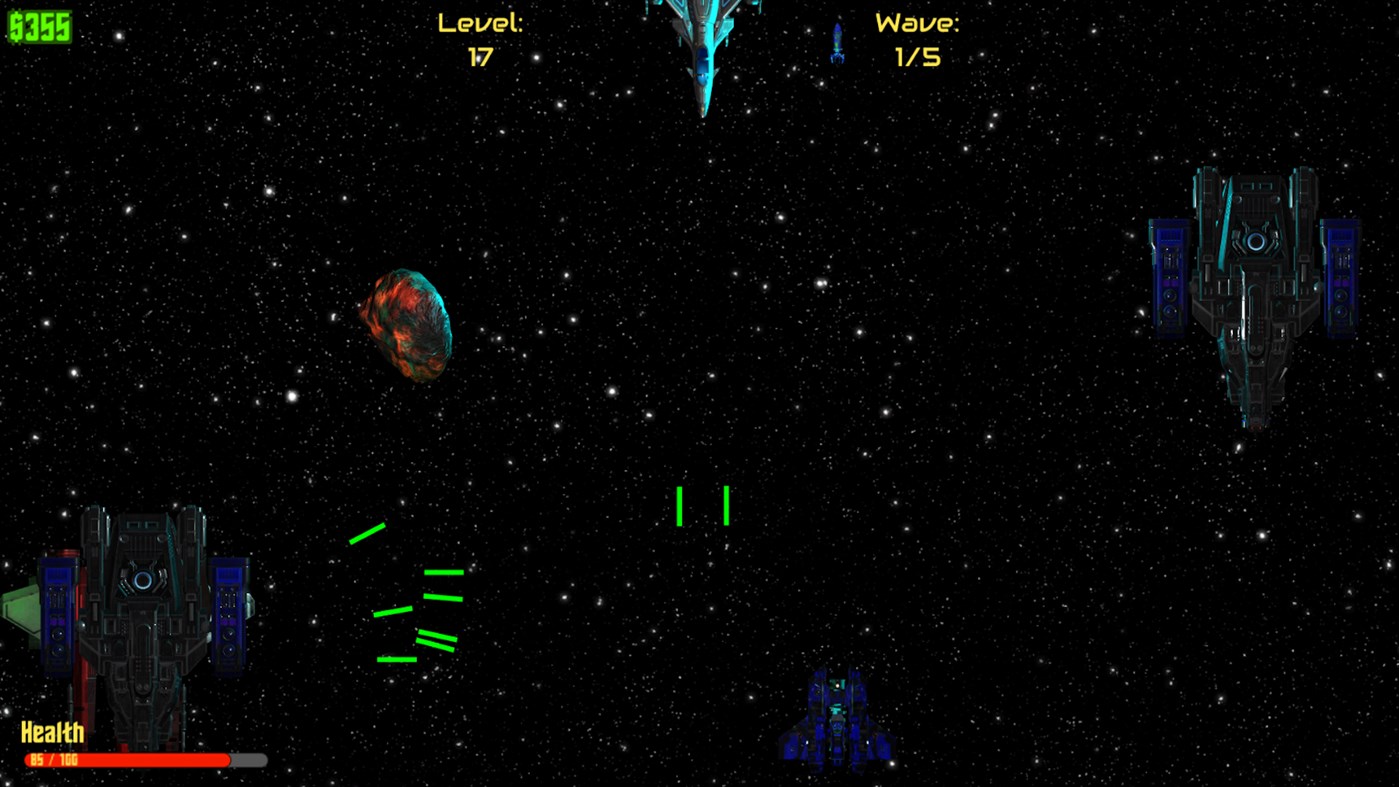Image resolution: width=1399 pixels, height=787 pixels.
Task: Click the pair of green projectiles mid-screen
Action: (x=701, y=506)
